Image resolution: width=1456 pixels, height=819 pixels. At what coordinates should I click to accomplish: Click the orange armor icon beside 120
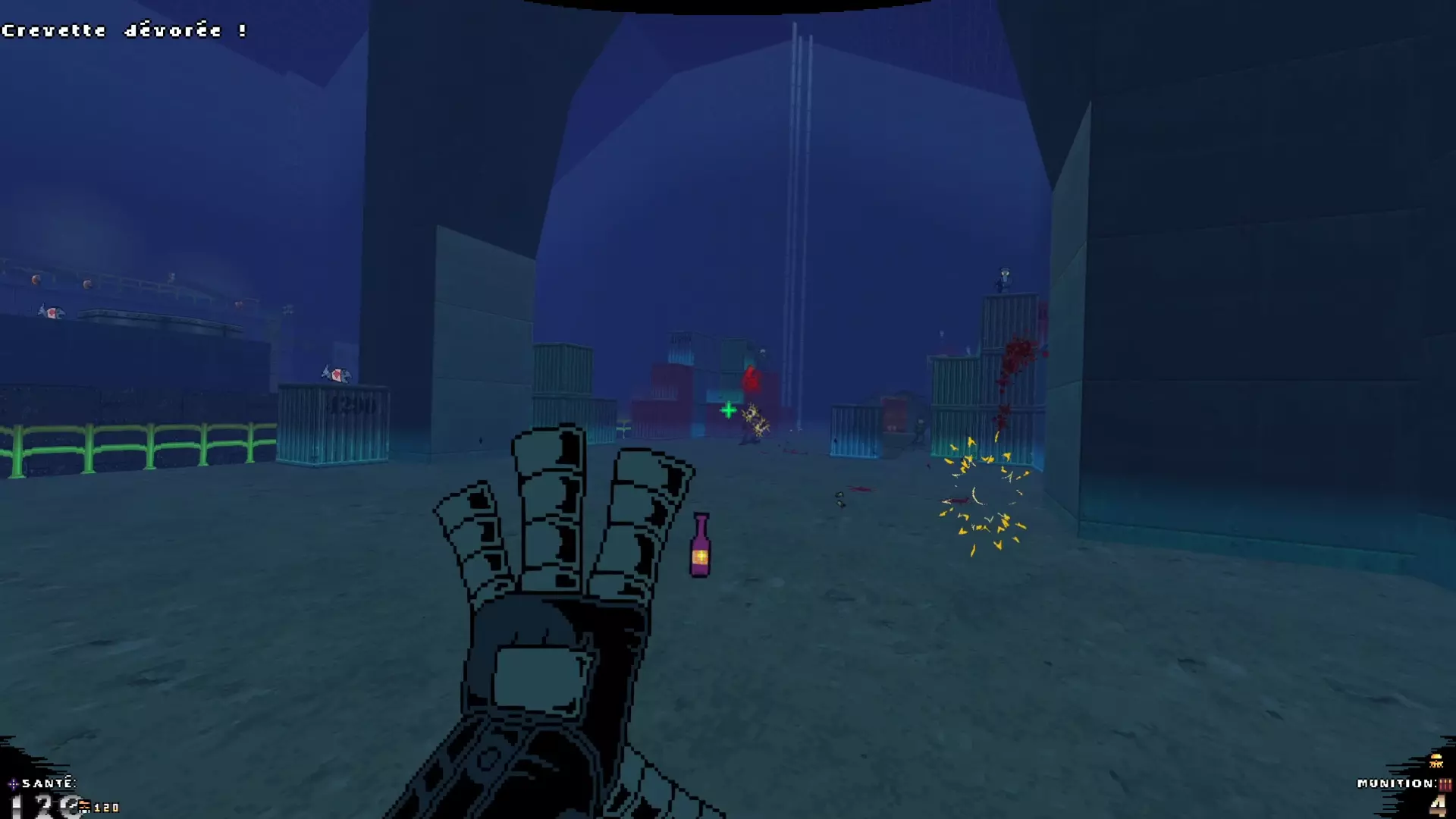point(84,807)
